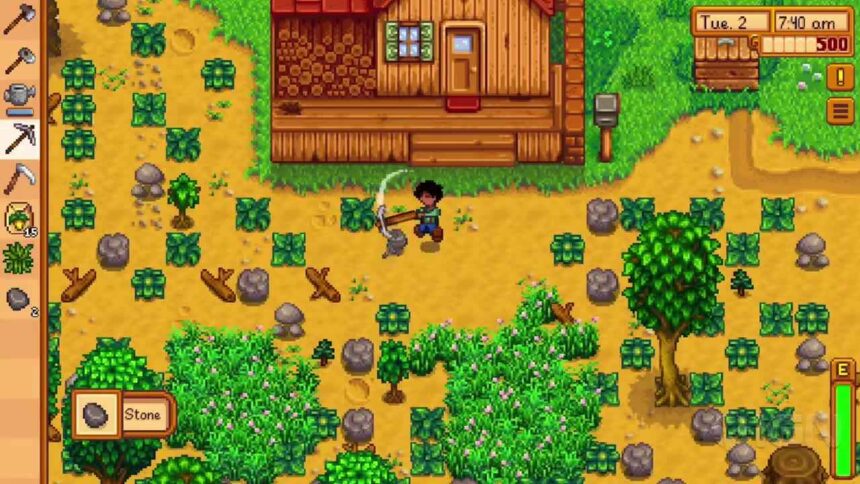Switch to the scythe
Image resolution: width=860 pixels, height=484 pixels.
(18, 178)
